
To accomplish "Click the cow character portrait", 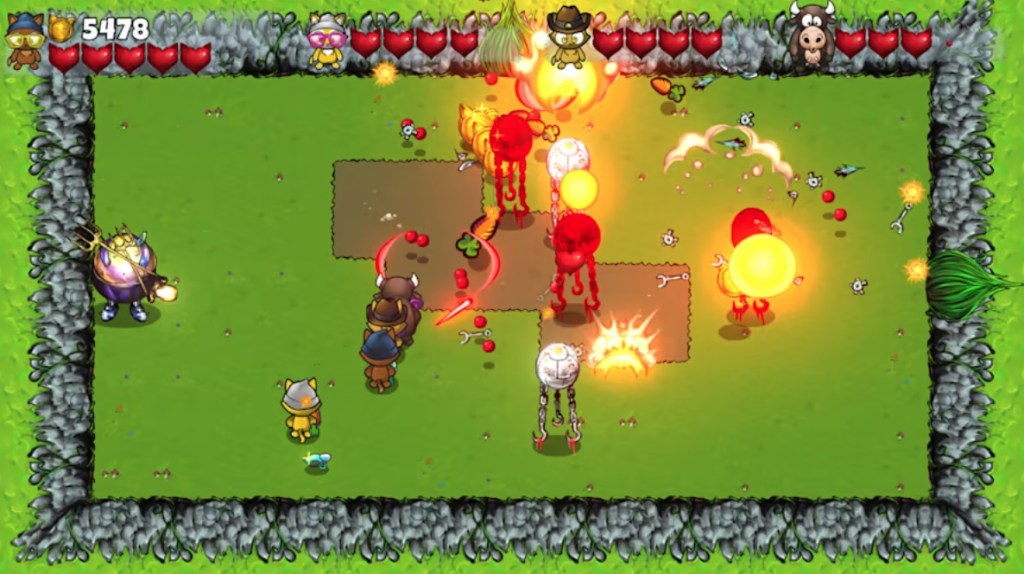I will 811,37.
